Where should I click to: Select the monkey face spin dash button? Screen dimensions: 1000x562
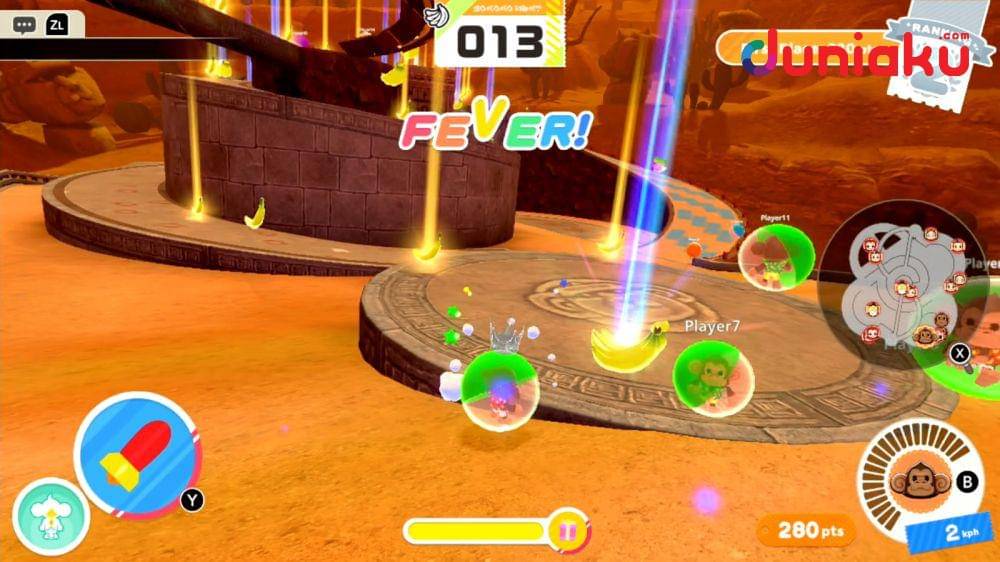915,478
